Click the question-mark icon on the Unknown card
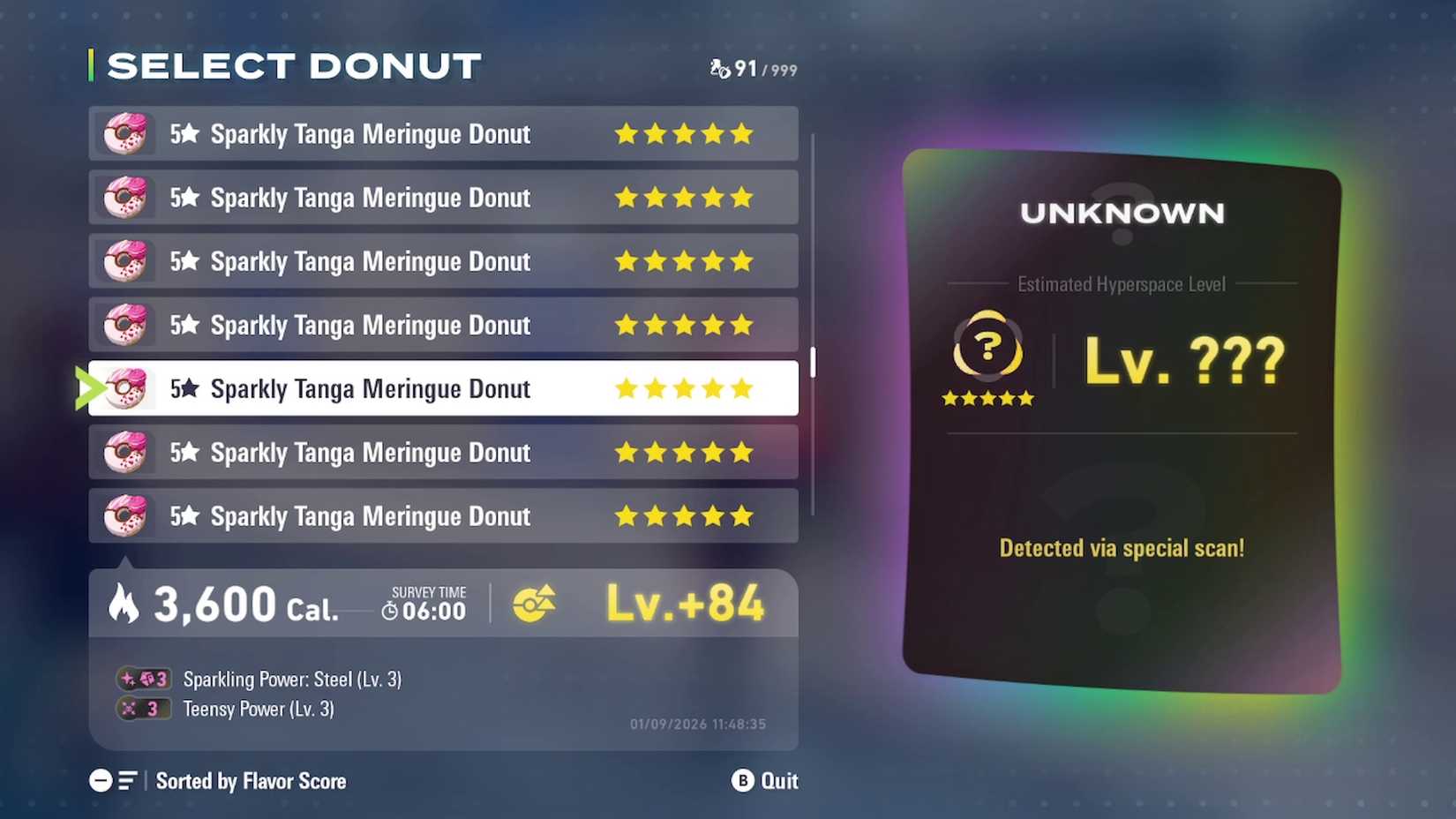Viewport: 1456px width, 819px height. [987, 345]
